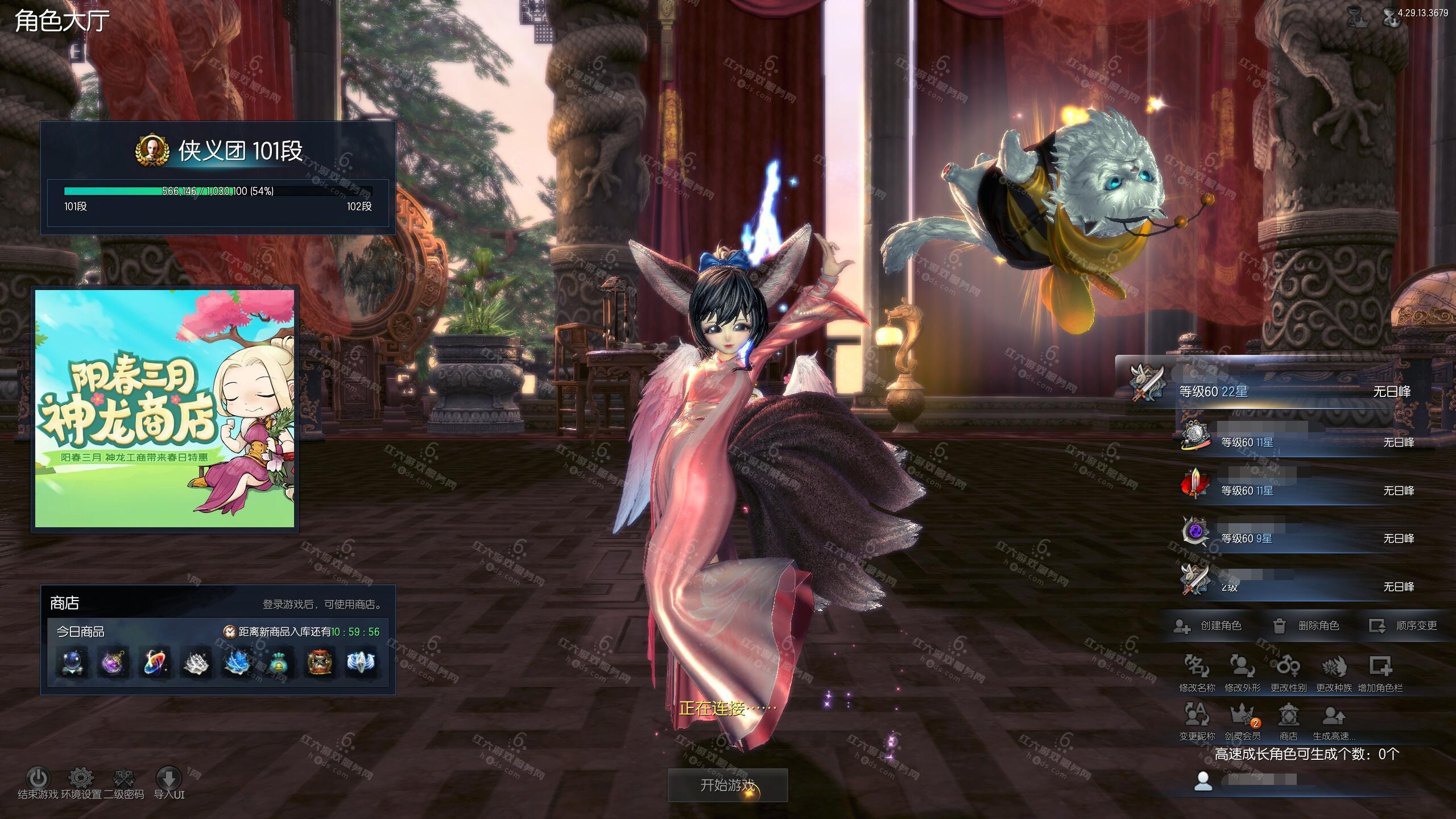1456x819 pixels.
Task: Open 修改名称 rename option
Action: click(x=1197, y=672)
